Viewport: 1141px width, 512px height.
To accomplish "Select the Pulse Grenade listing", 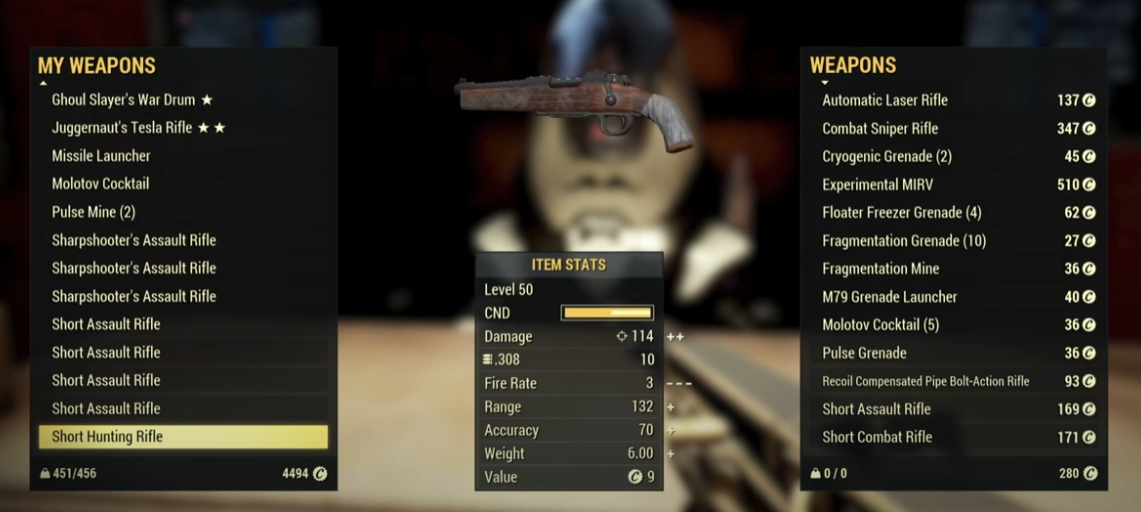I will [x=864, y=352].
